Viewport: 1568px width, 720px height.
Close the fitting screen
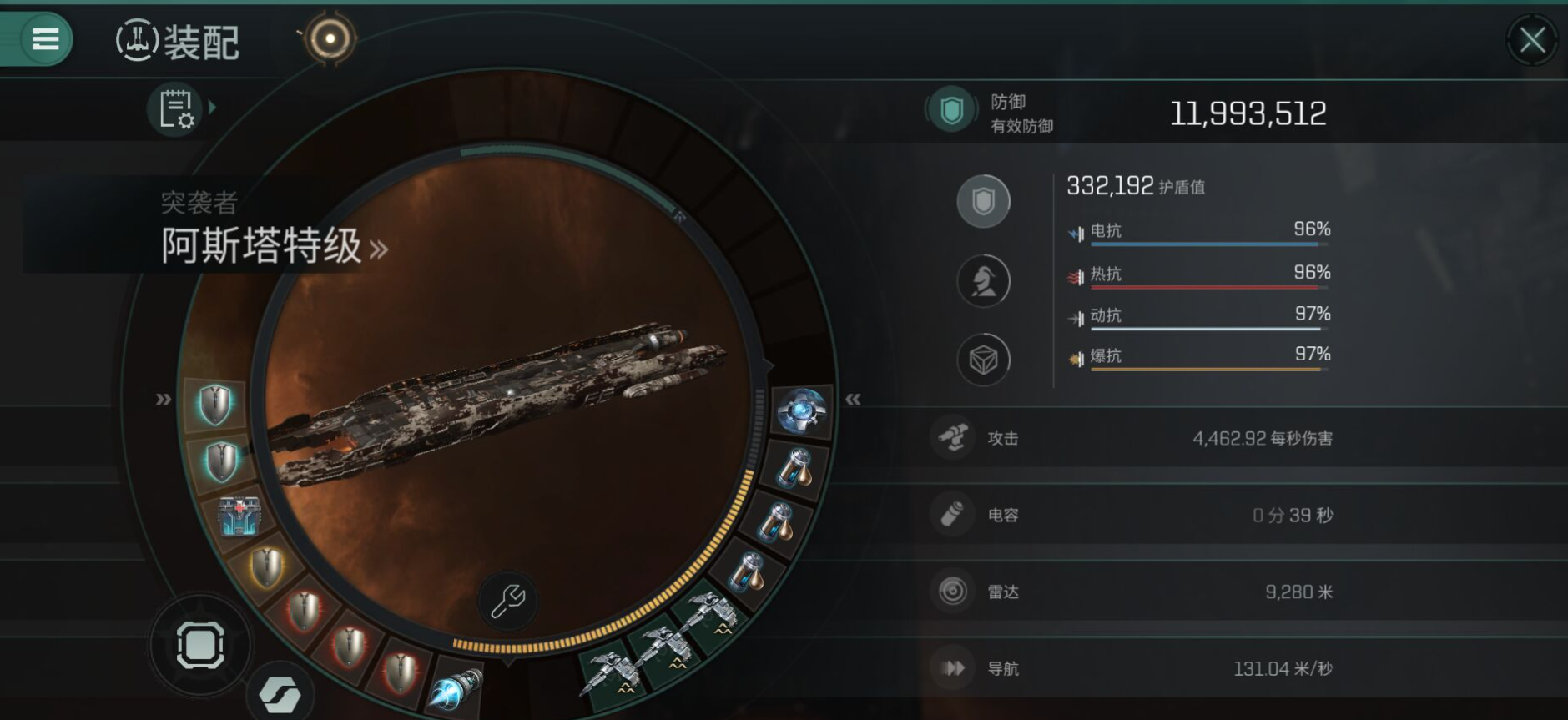click(x=1532, y=39)
